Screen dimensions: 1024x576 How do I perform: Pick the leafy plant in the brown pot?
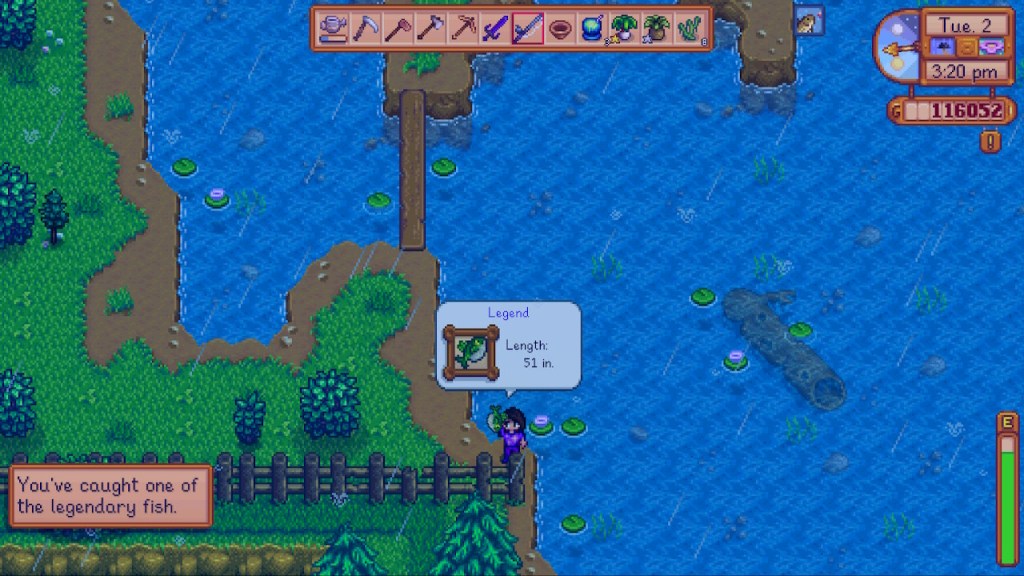[x=657, y=29]
